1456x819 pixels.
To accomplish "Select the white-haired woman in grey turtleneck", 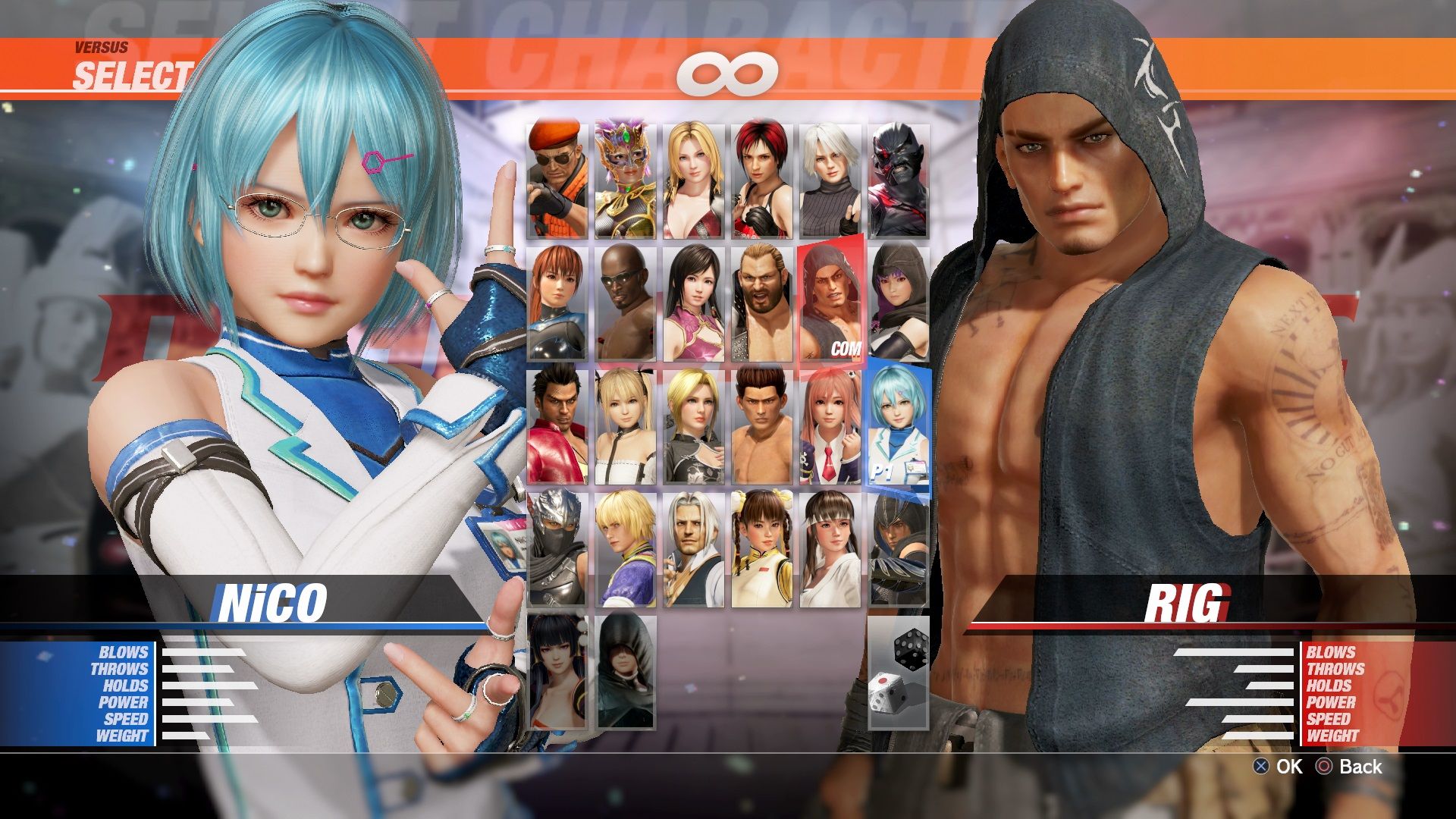I will click(x=830, y=180).
